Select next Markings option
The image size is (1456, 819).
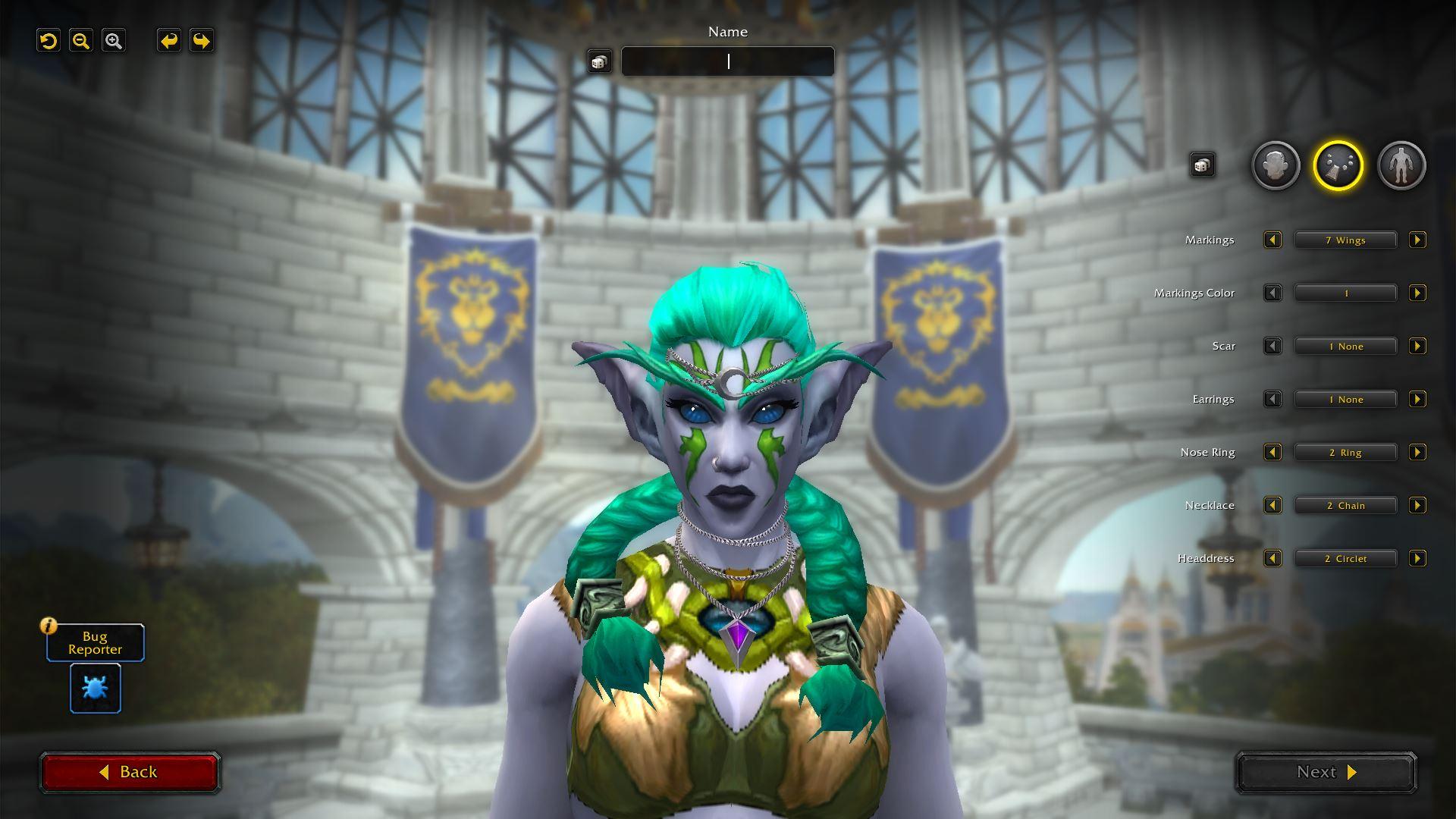[x=1417, y=240]
